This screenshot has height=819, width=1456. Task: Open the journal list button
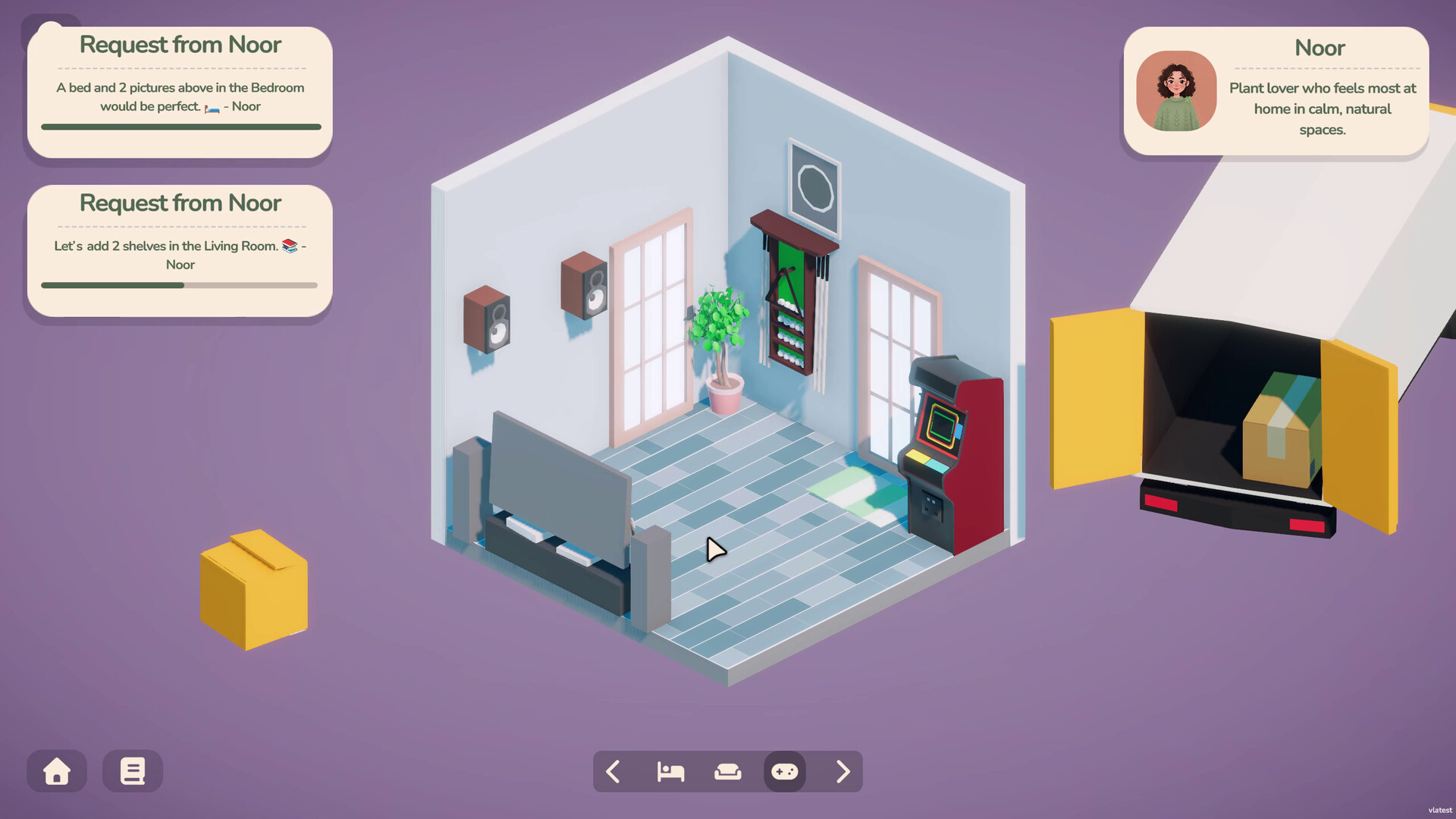coord(133,771)
